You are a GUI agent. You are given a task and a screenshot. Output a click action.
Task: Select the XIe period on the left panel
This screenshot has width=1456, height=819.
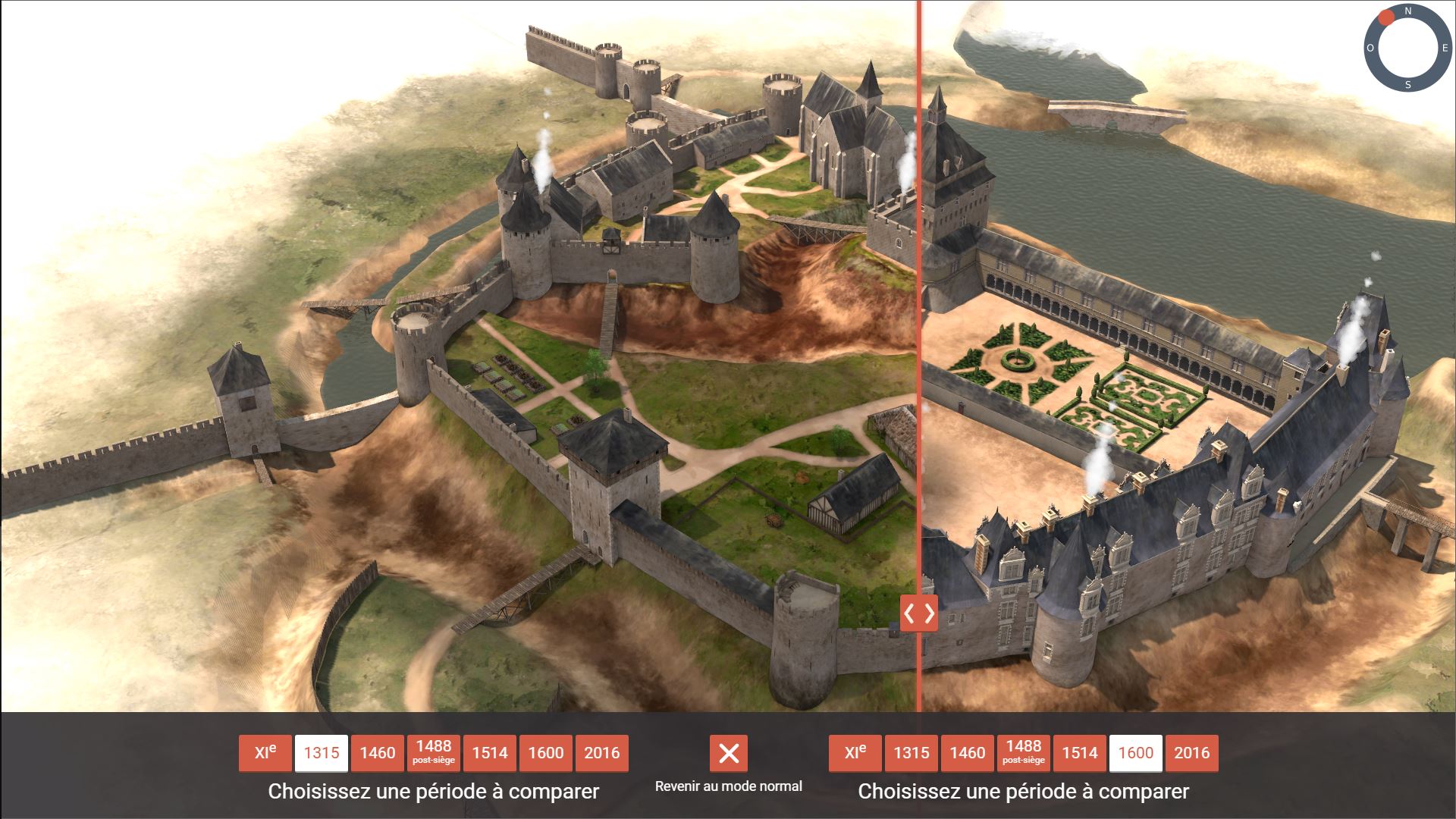pos(265,753)
